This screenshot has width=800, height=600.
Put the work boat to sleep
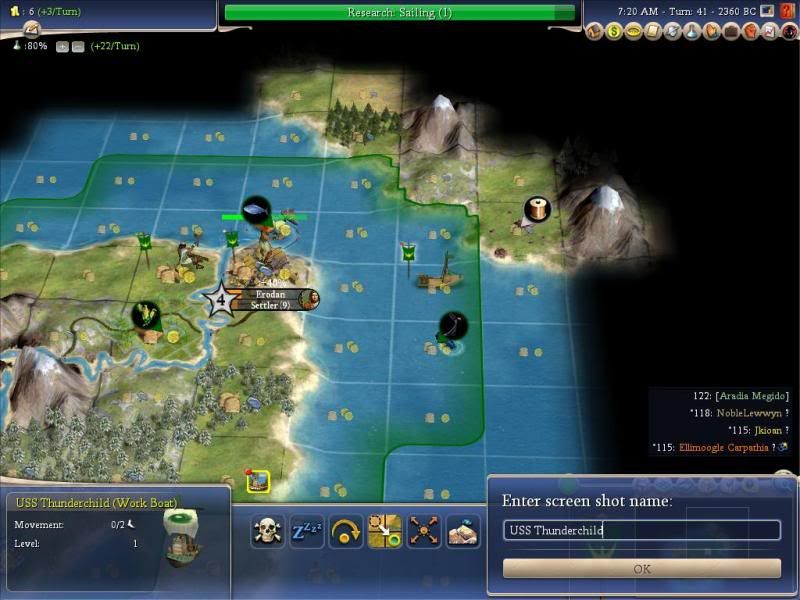coord(306,531)
